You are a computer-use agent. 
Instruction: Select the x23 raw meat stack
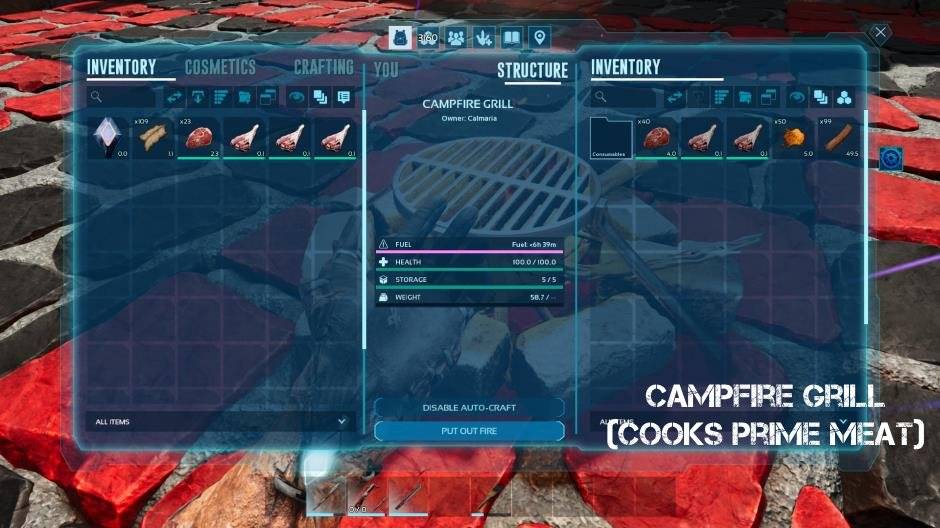(x=201, y=138)
